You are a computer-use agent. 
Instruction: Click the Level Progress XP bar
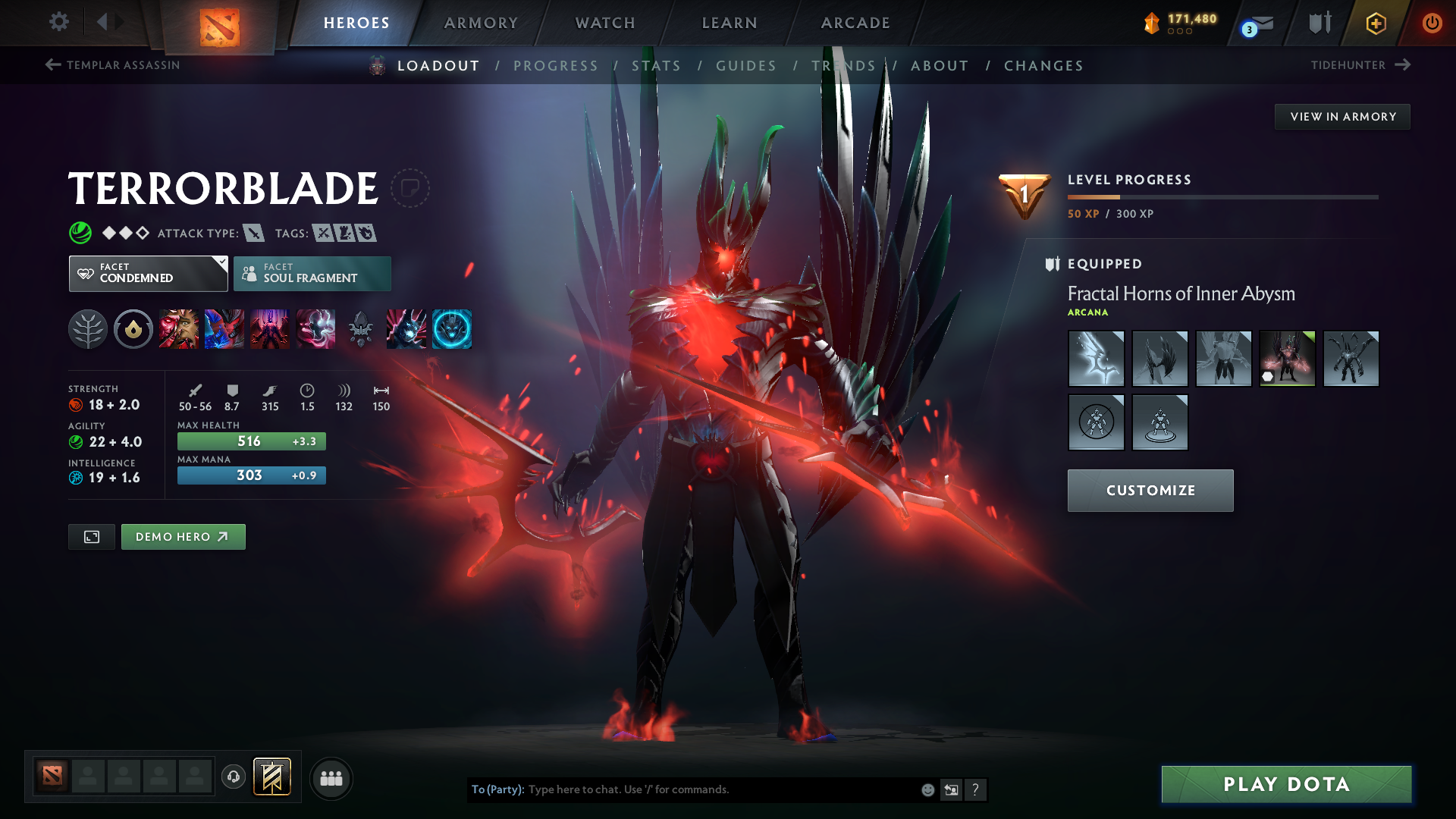click(x=1222, y=199)
